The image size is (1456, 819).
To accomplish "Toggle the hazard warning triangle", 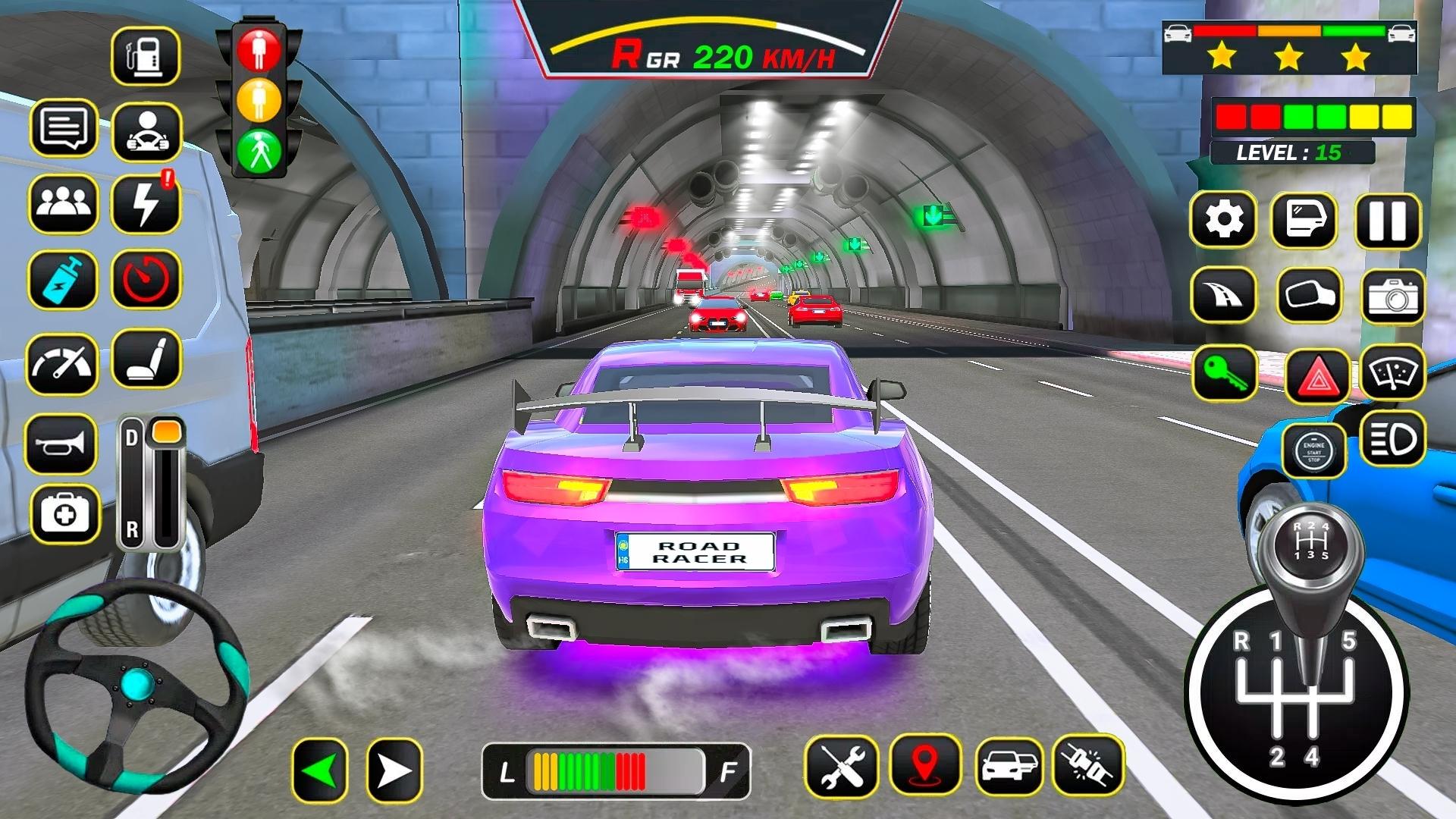I will pos(1317,376).
